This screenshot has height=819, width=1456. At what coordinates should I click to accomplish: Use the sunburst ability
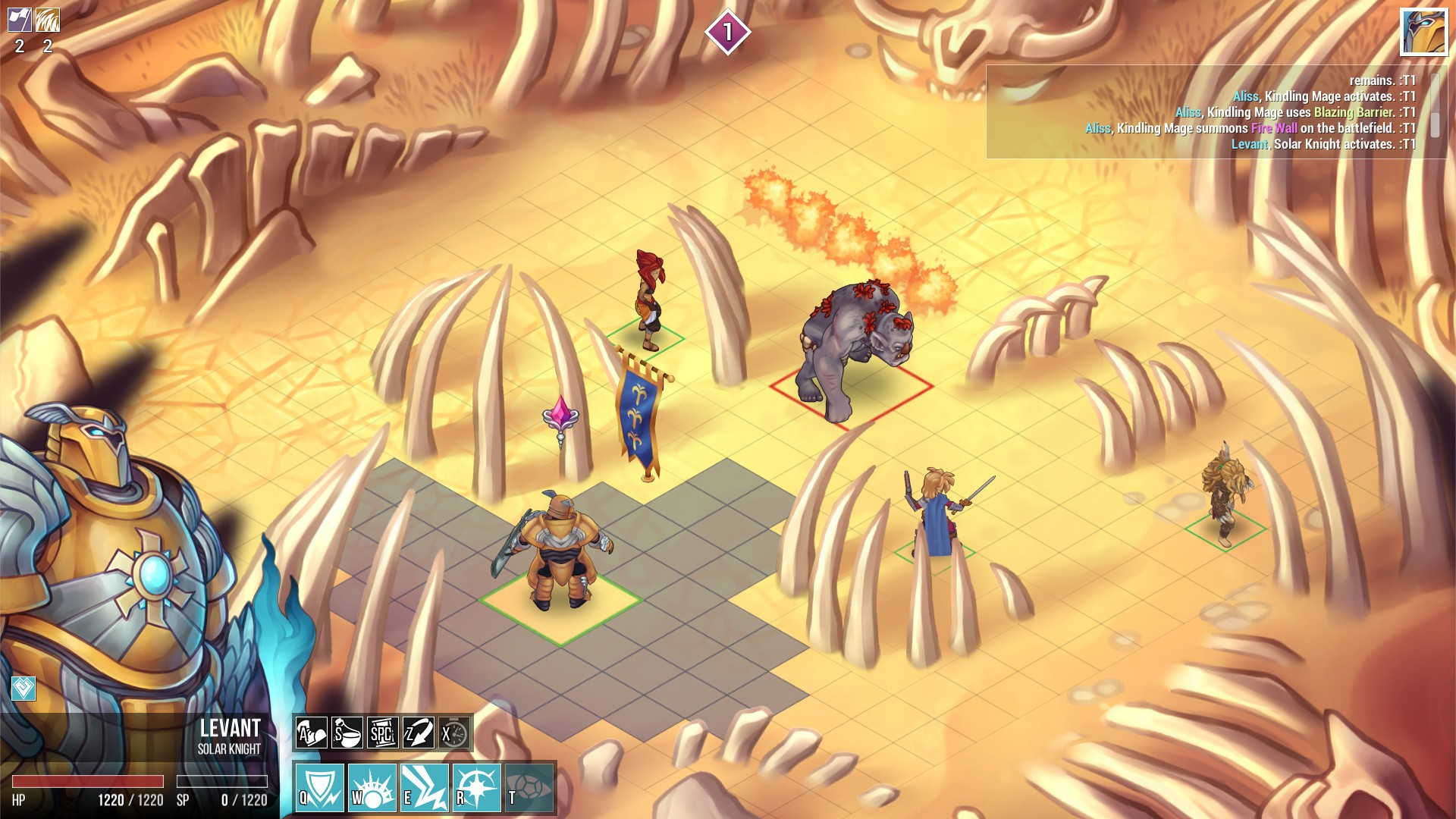372,787
